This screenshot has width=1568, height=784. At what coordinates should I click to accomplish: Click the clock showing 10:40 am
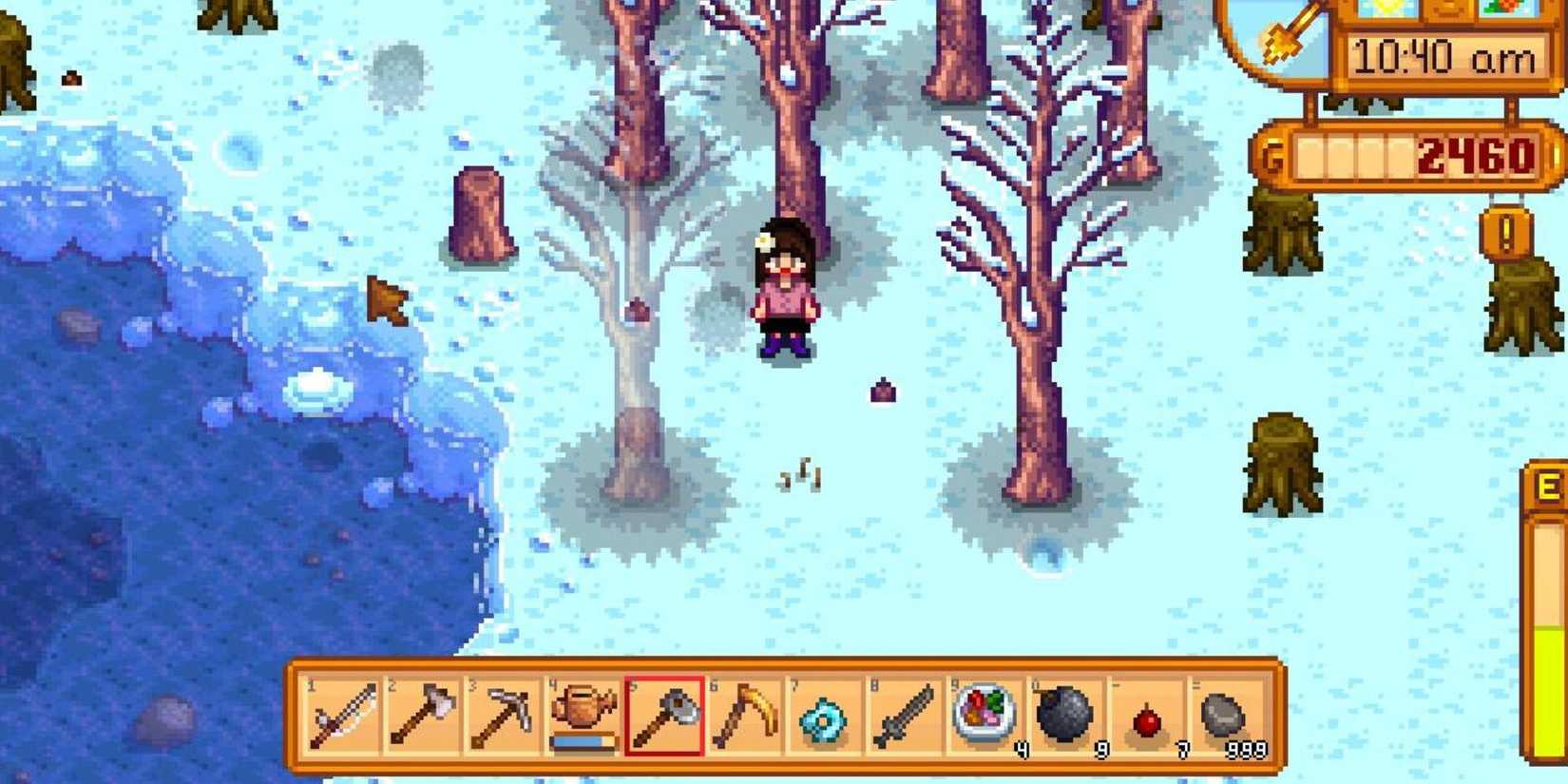tap(1444, 57)
